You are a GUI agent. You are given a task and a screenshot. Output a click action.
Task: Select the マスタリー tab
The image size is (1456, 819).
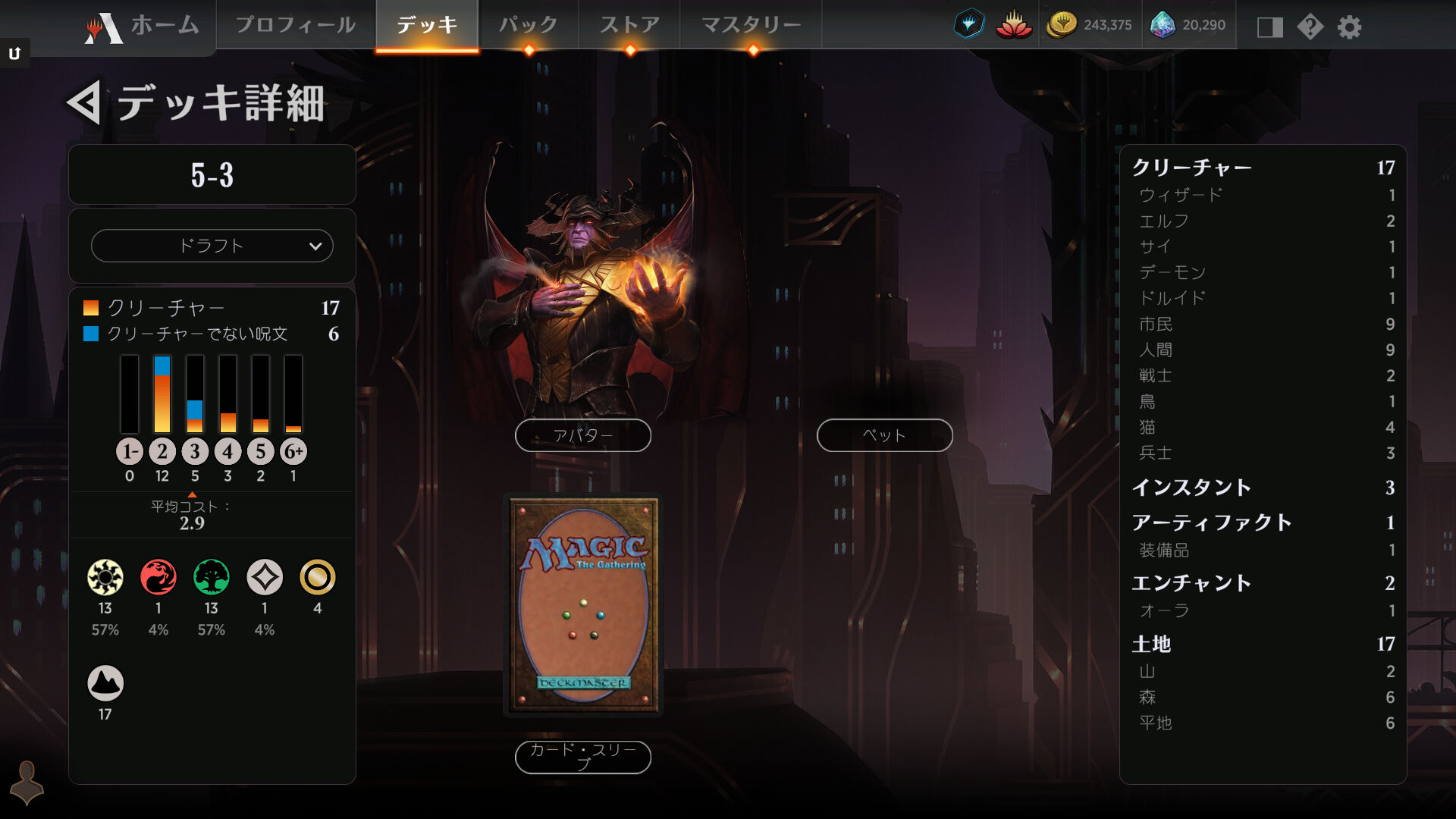[x=751, y=25]
